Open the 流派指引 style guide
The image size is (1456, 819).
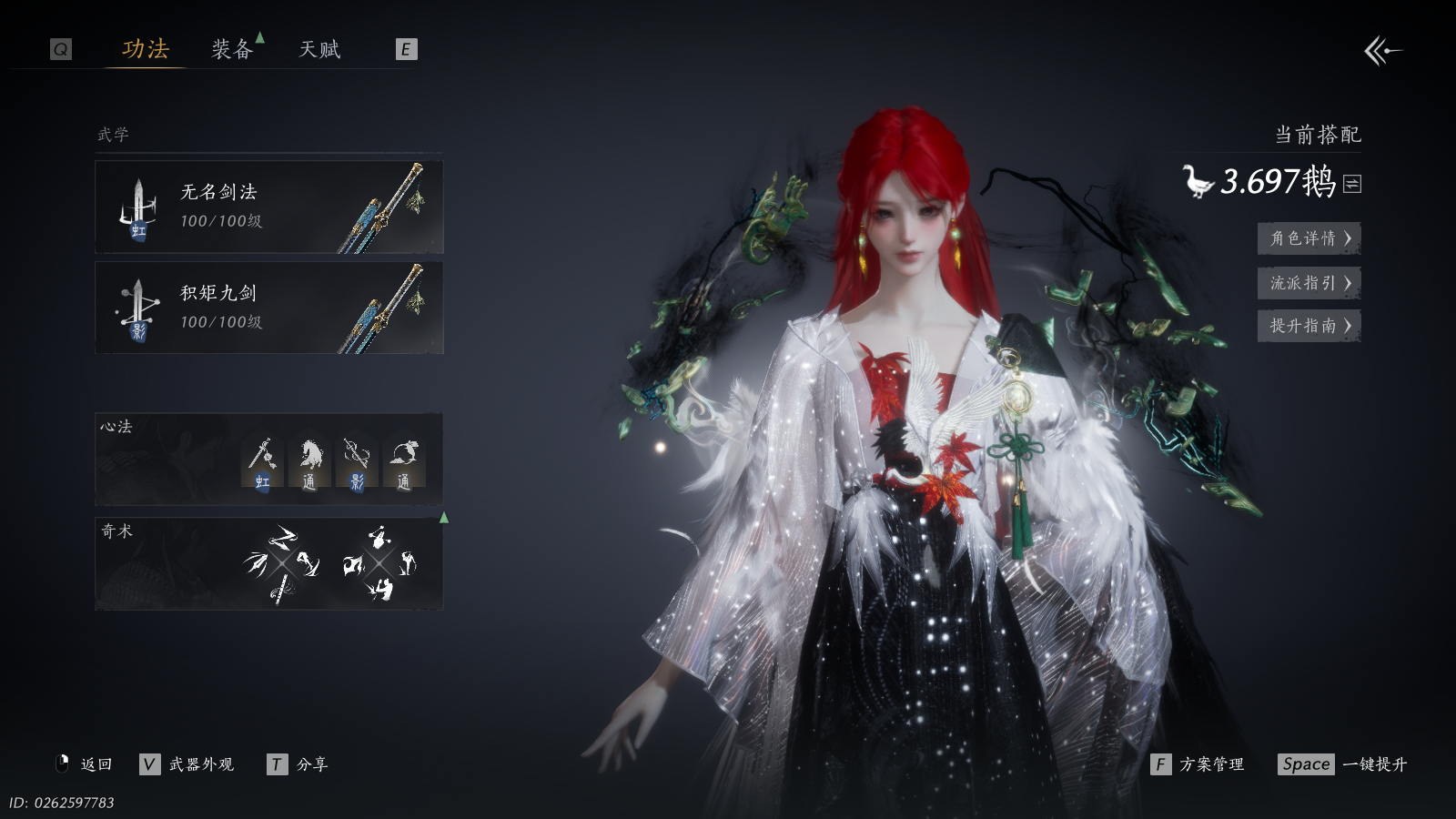coord(1309,283)
